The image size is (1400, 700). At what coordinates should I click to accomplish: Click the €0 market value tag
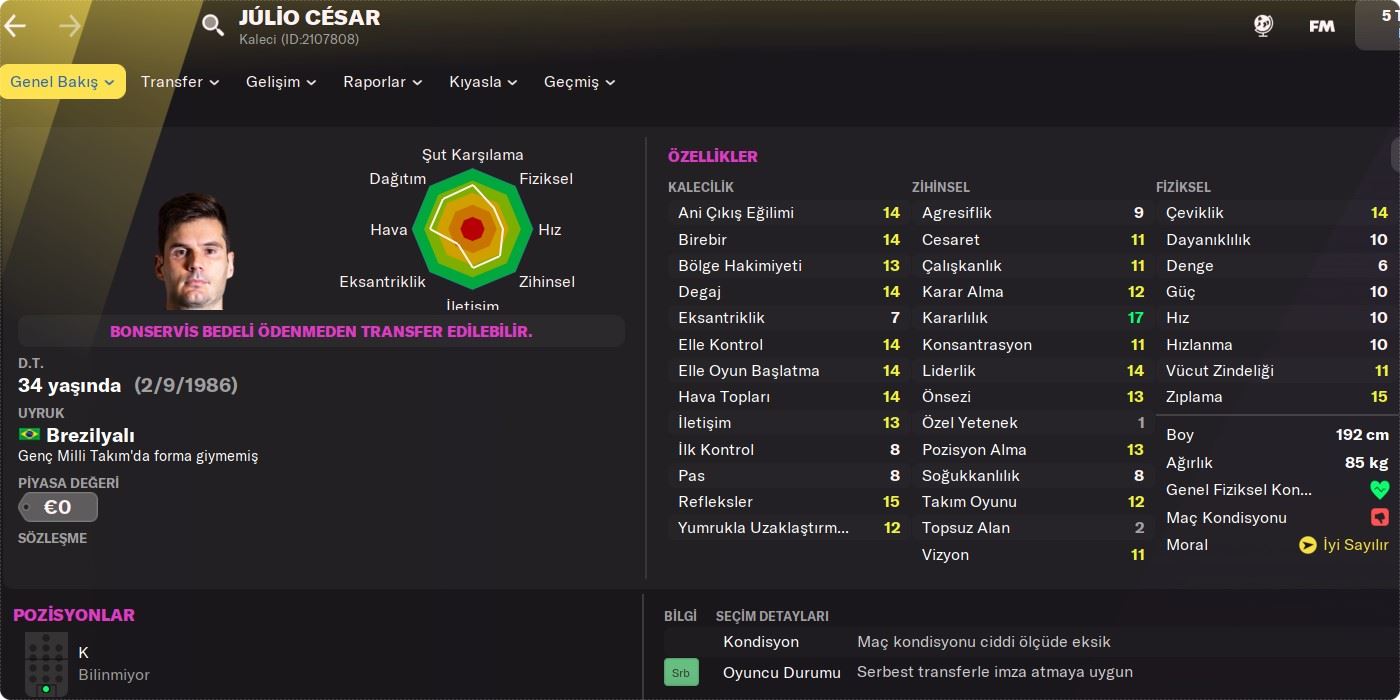point(58,507)
